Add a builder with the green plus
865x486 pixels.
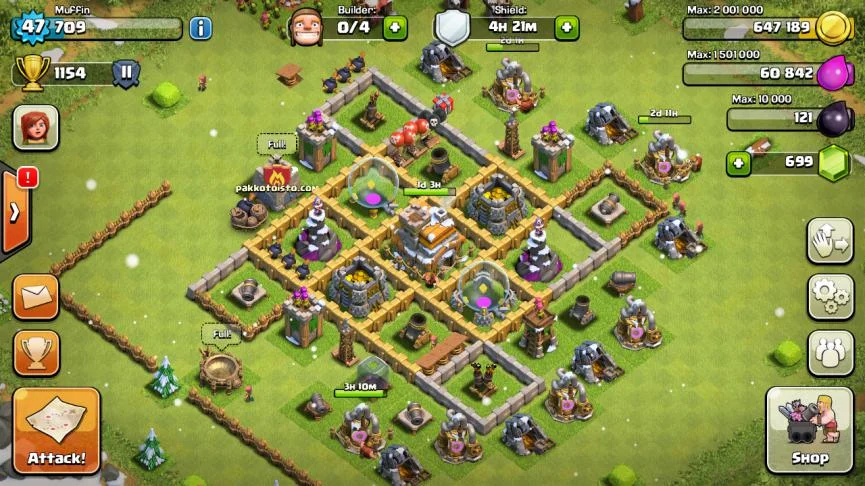coord(395,27)
